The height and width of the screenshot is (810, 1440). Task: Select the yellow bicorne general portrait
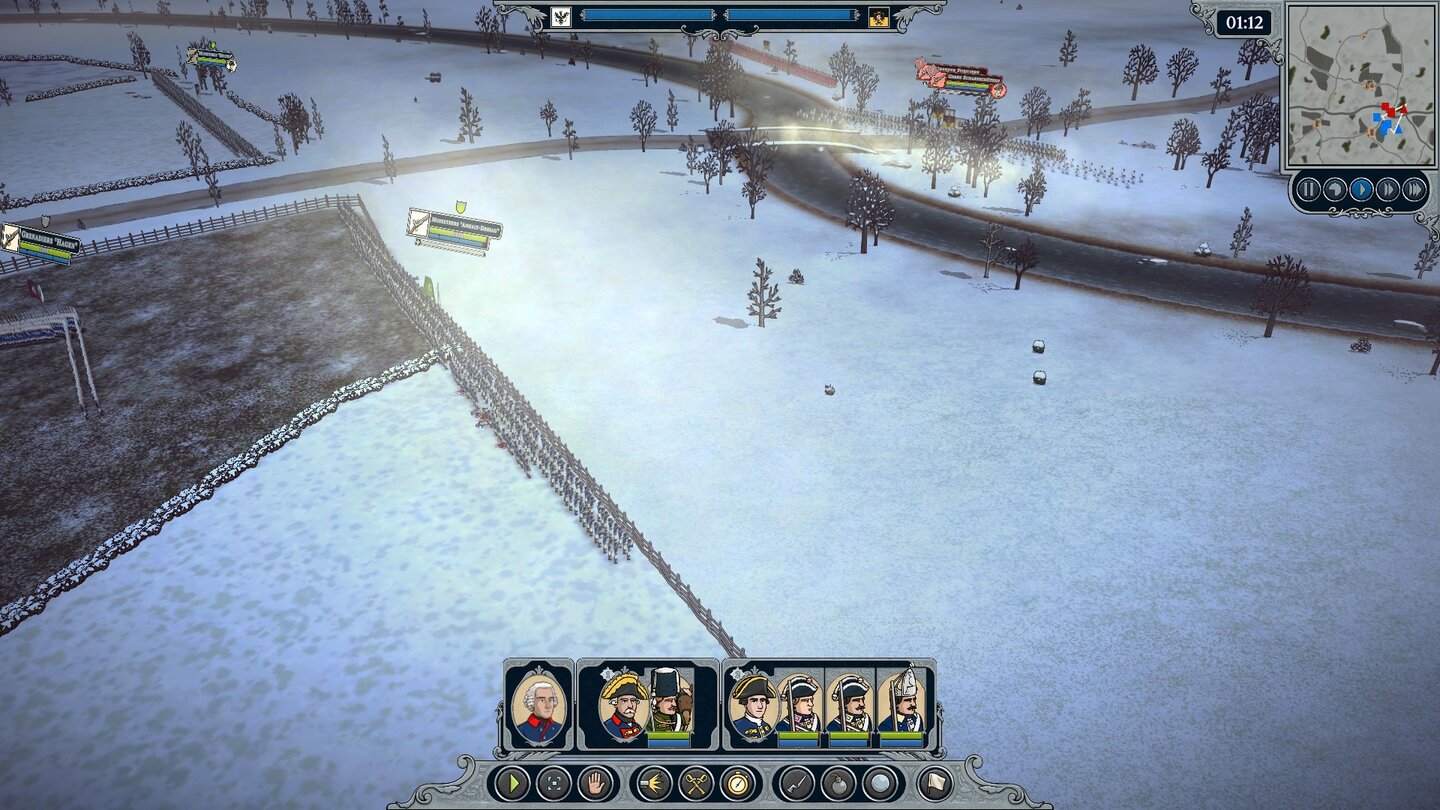click(623, 705)
